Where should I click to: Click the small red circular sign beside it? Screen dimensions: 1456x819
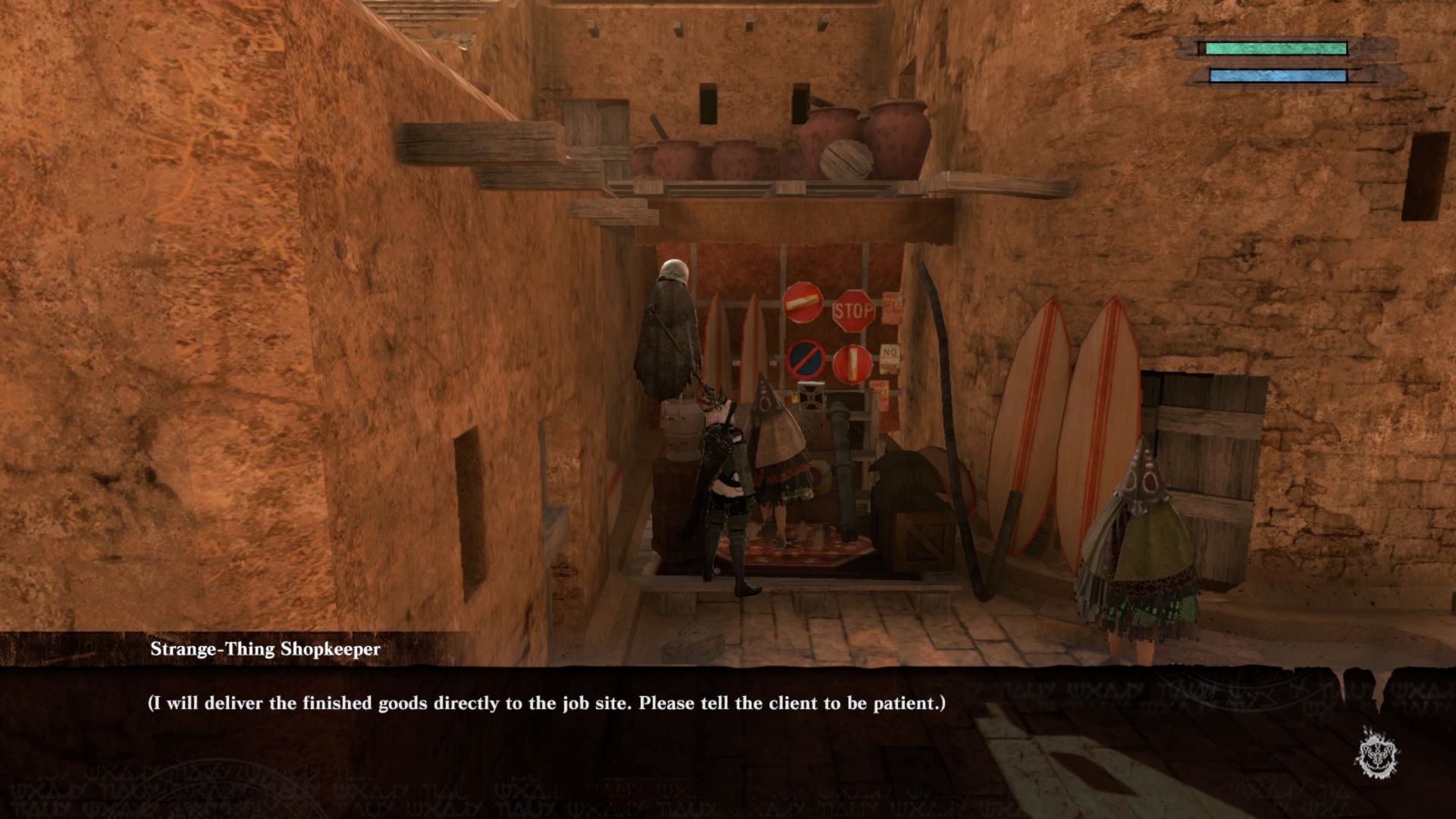(x=854, y=364)
